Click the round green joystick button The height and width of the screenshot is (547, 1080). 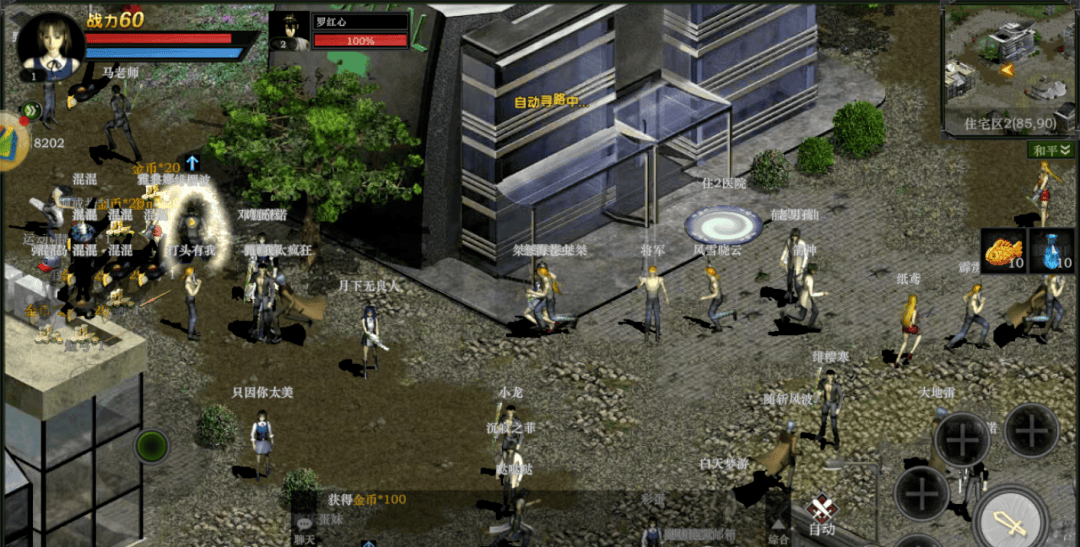tap(151, 445)
